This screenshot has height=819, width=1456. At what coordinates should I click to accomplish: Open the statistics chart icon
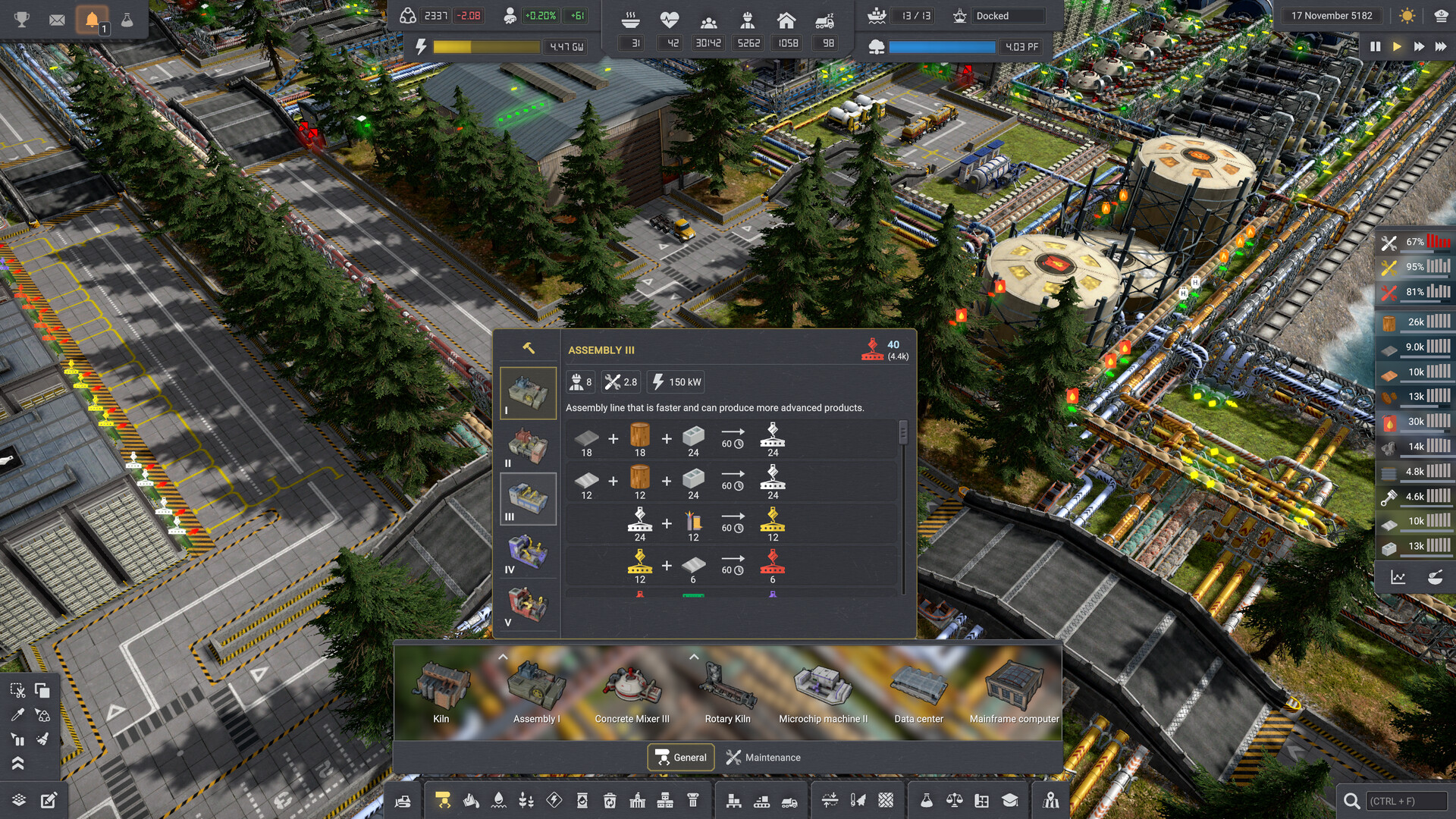(x=1398, y=578)
